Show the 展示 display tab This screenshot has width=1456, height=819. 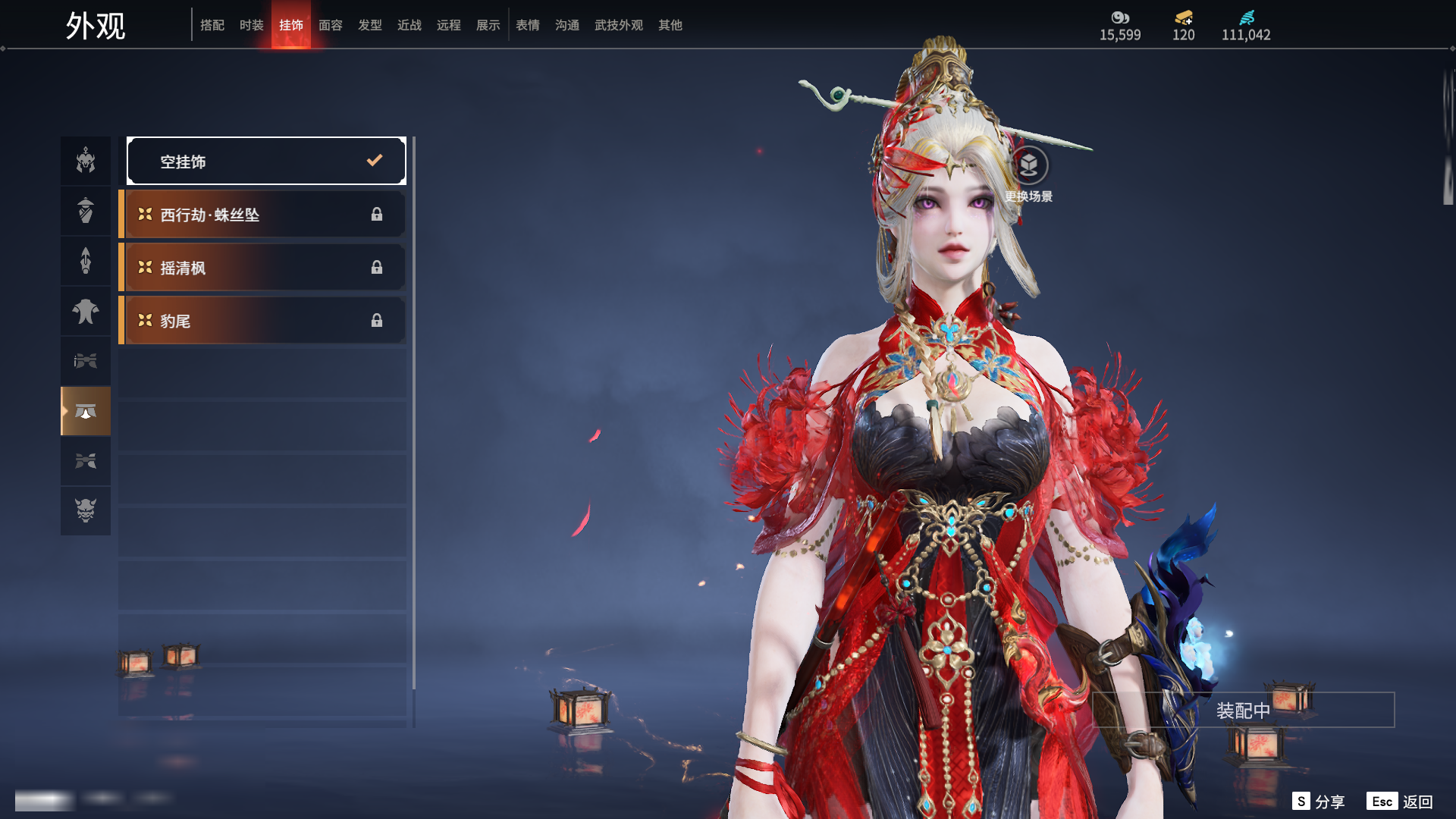point(488,25)
